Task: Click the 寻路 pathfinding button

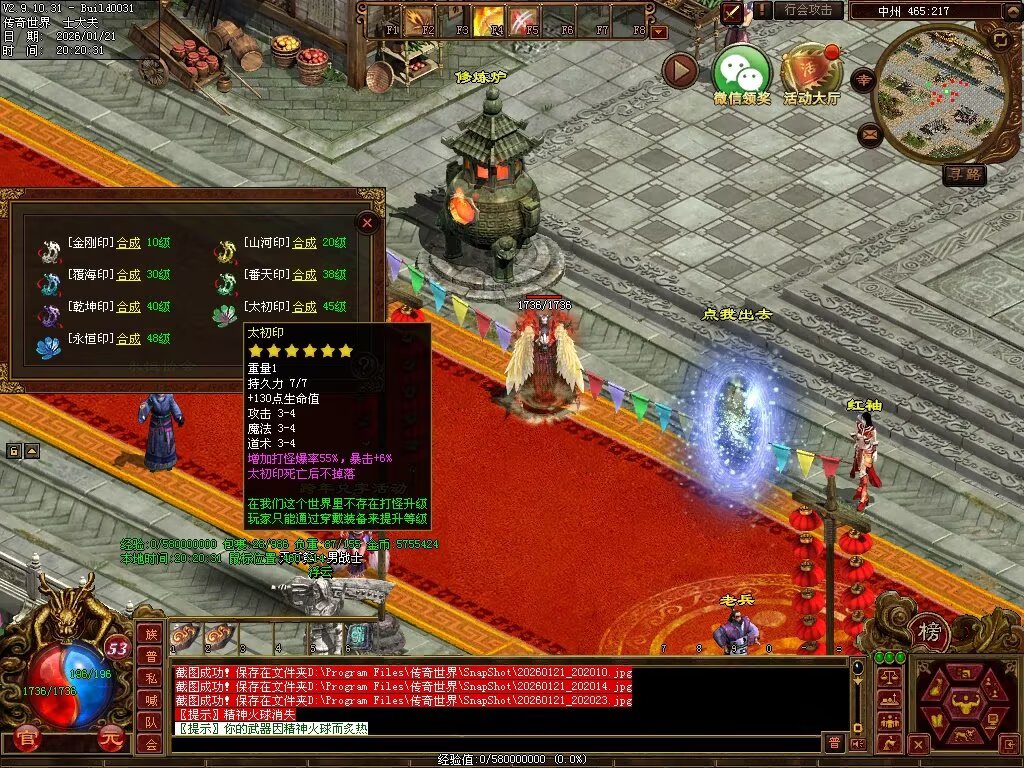Action: tap(964, 174)
